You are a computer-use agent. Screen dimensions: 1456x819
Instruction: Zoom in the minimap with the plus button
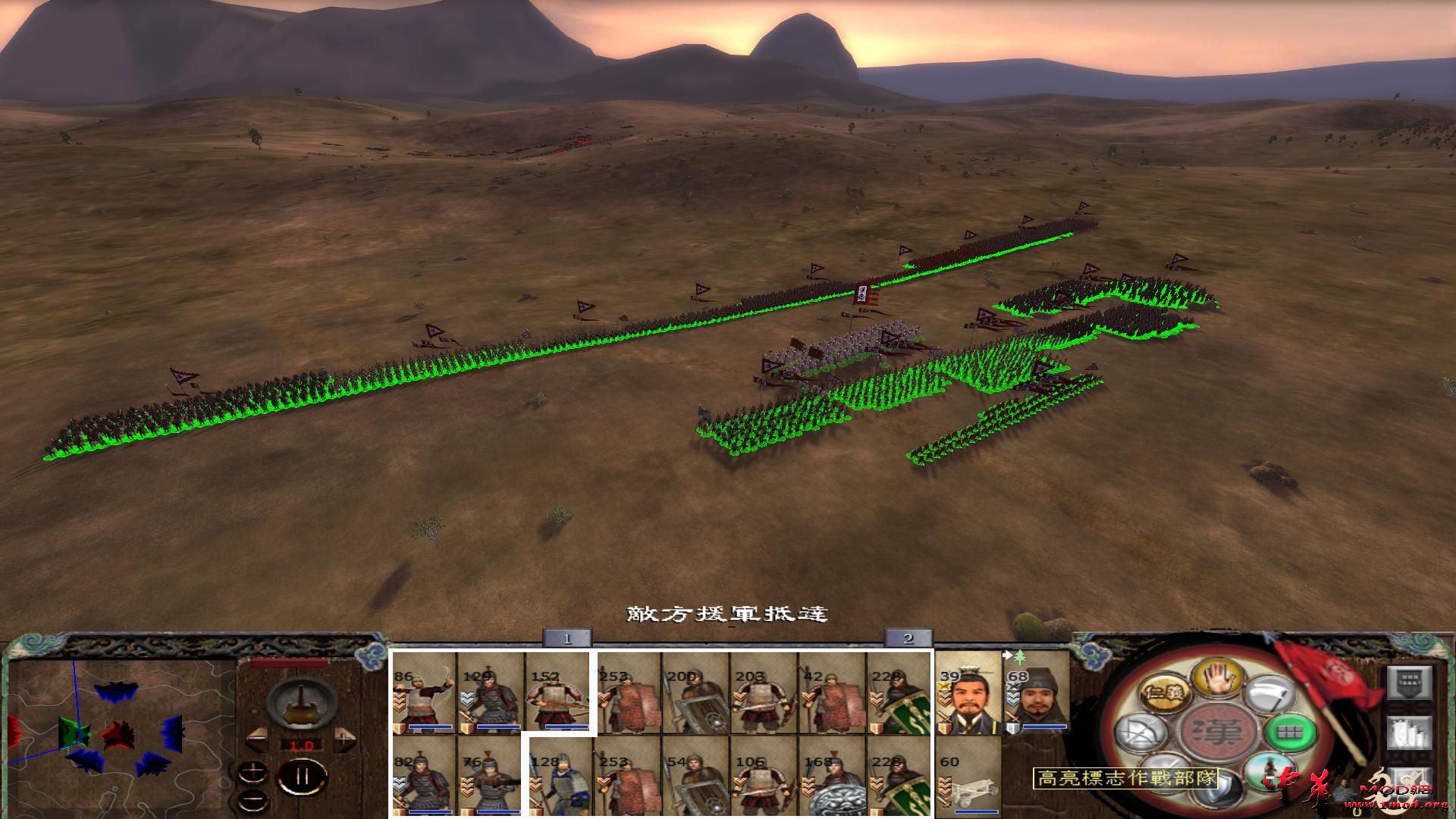pos(253,770)
